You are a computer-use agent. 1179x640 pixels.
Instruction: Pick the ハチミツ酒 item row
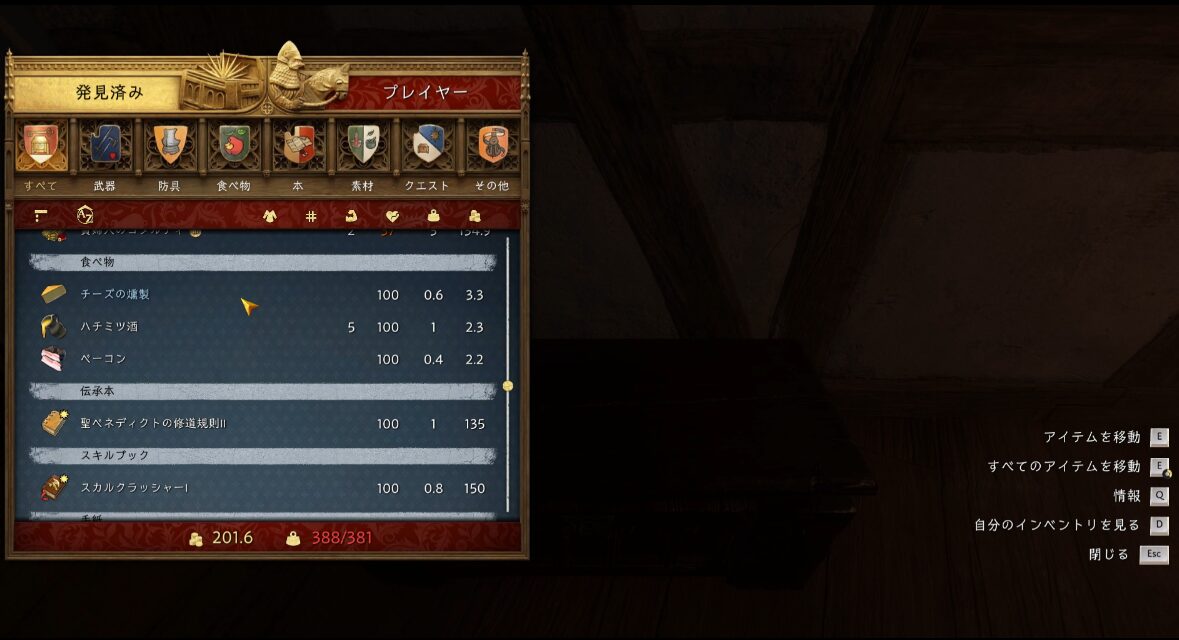pyautogui.click(x=262, y=327)
